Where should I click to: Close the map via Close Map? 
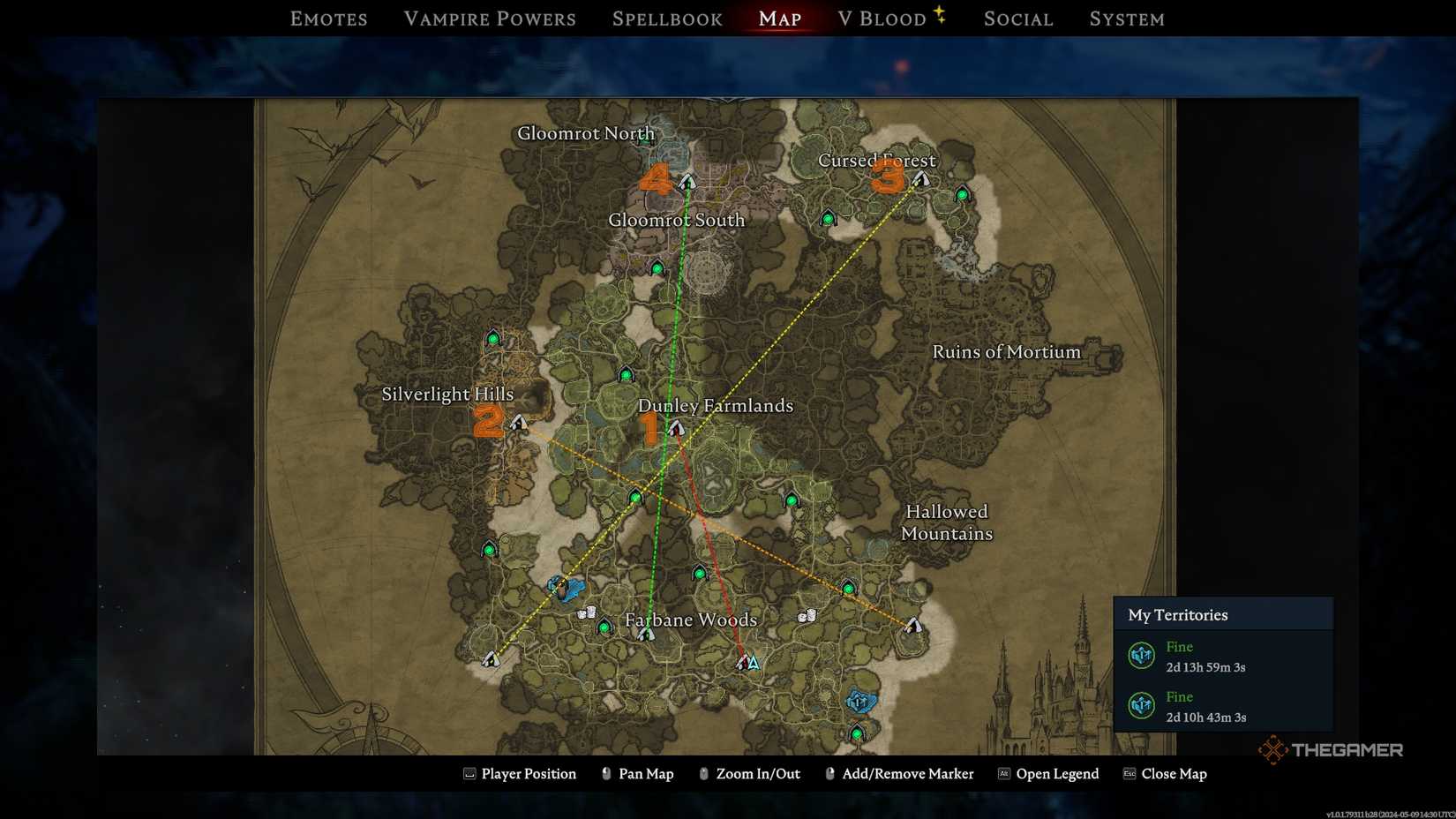coord(1174,773)
